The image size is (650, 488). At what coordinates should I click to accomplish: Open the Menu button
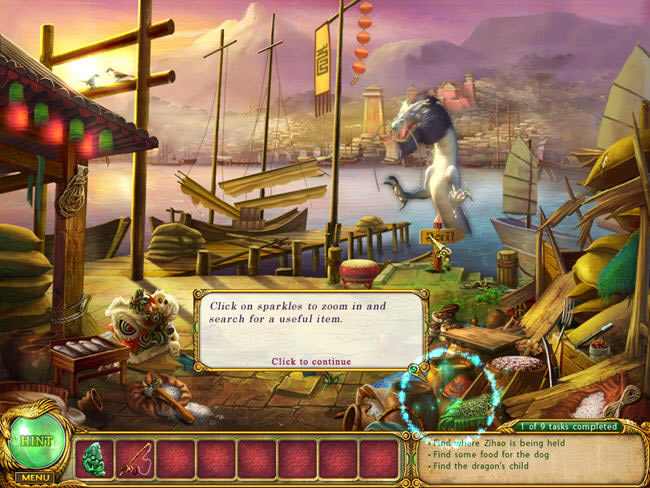point(34,478)
